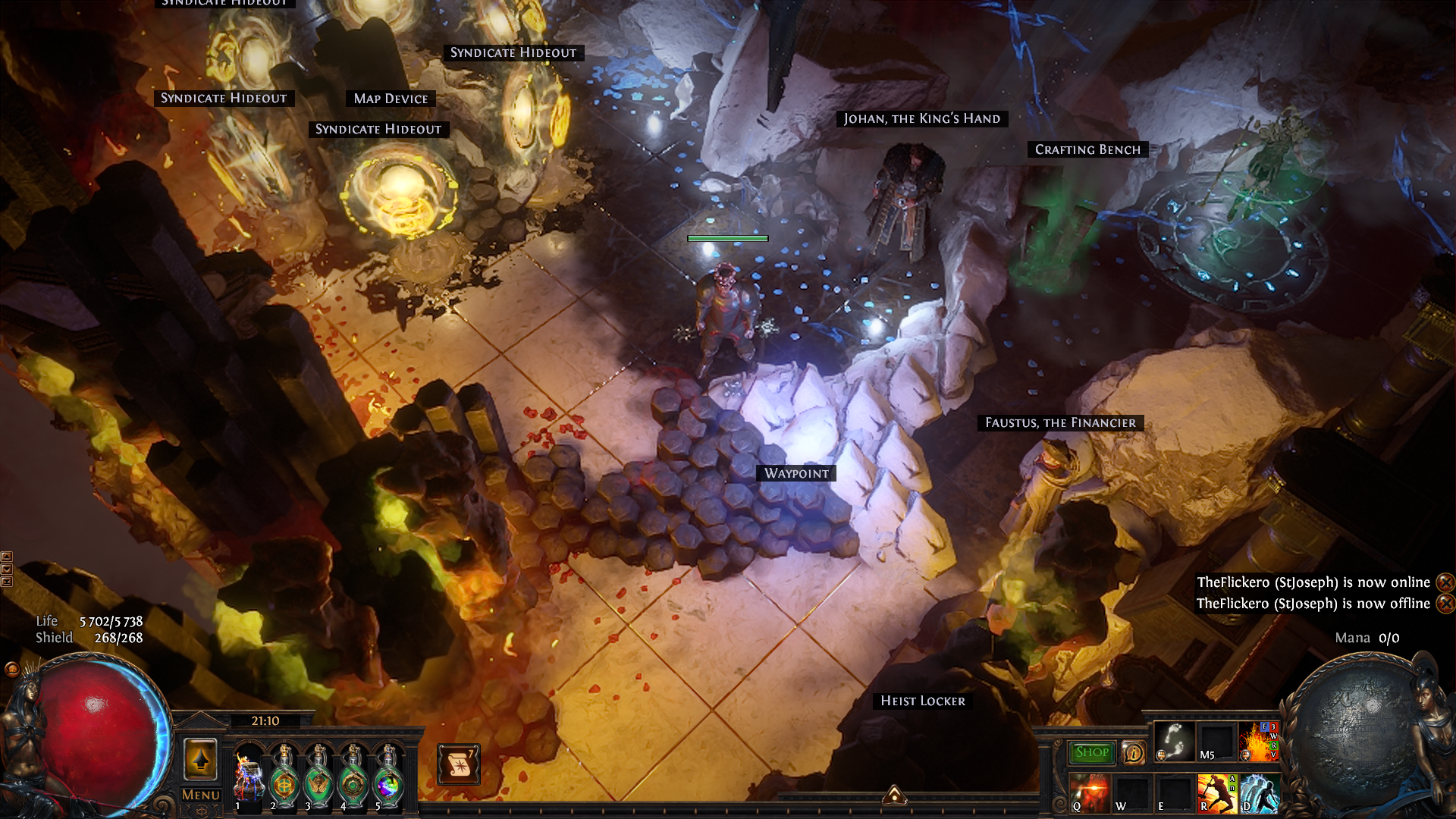This screenshot has height=819, width=1456.
Task: Dismiss the "is now online" notification
Action: click(1445, 582)
